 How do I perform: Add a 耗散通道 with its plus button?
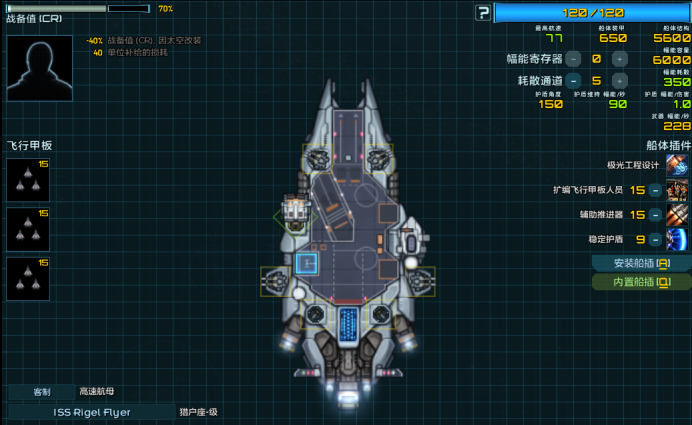(x=619, y=81)
